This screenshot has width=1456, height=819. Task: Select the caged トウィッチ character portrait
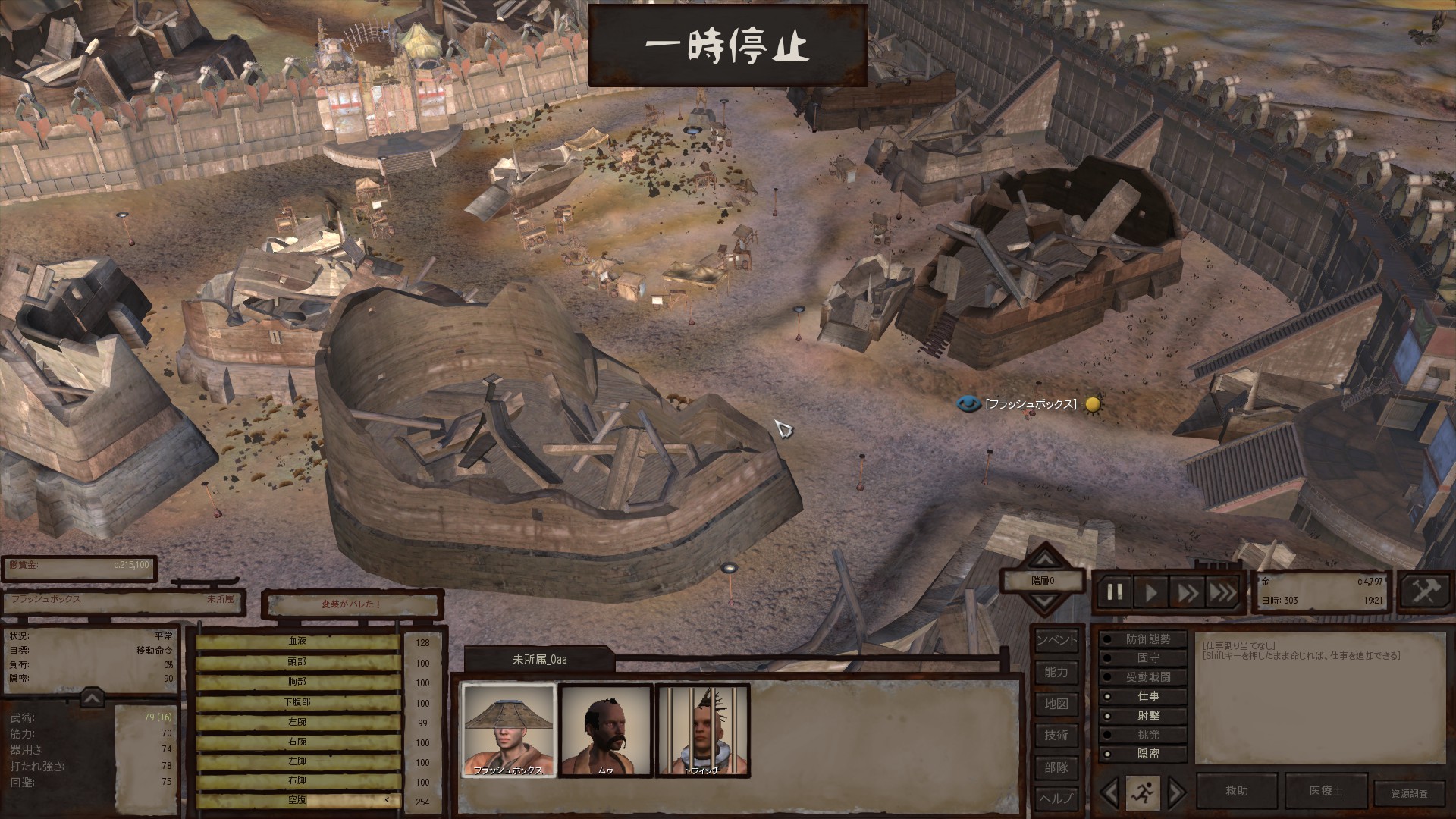coord(702,730)
